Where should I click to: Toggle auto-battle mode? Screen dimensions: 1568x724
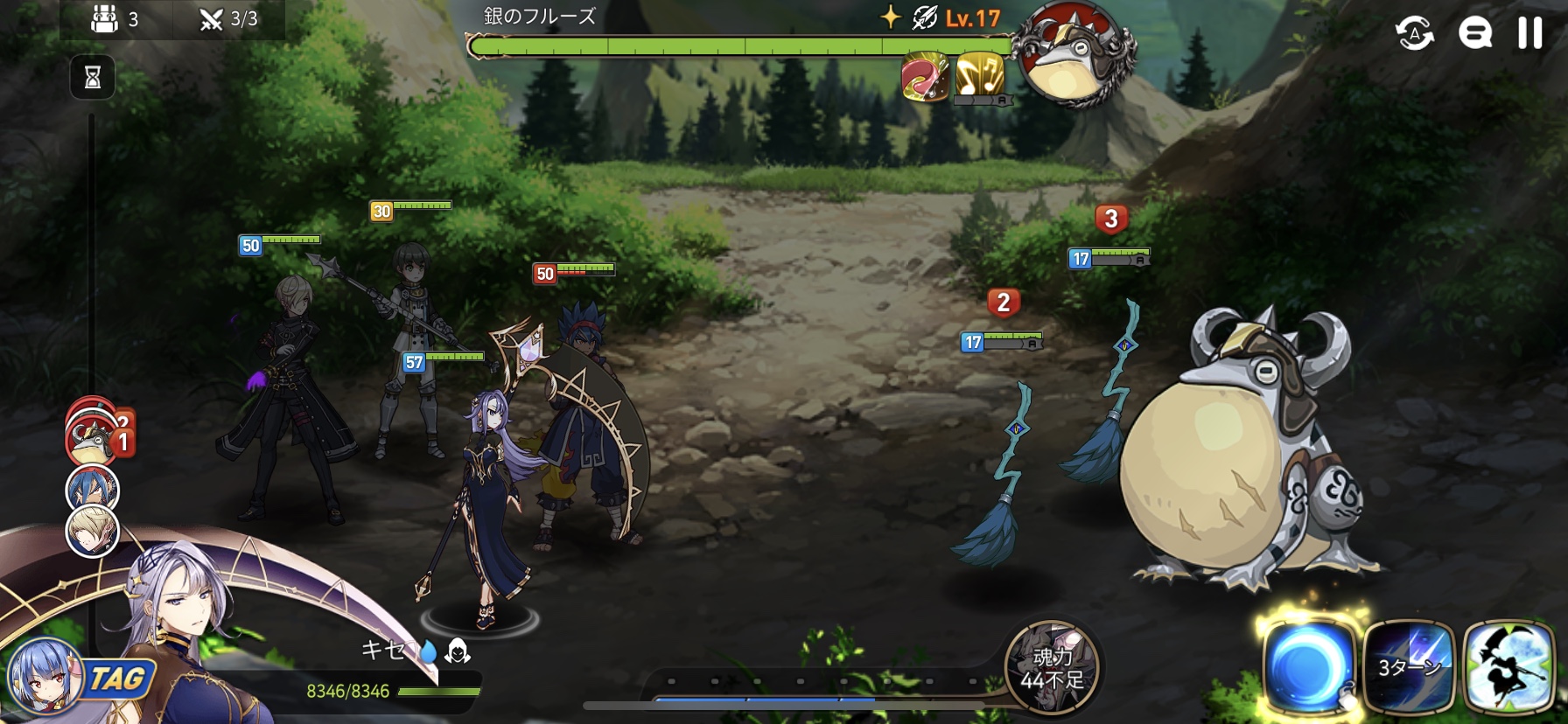point(1414,34)
